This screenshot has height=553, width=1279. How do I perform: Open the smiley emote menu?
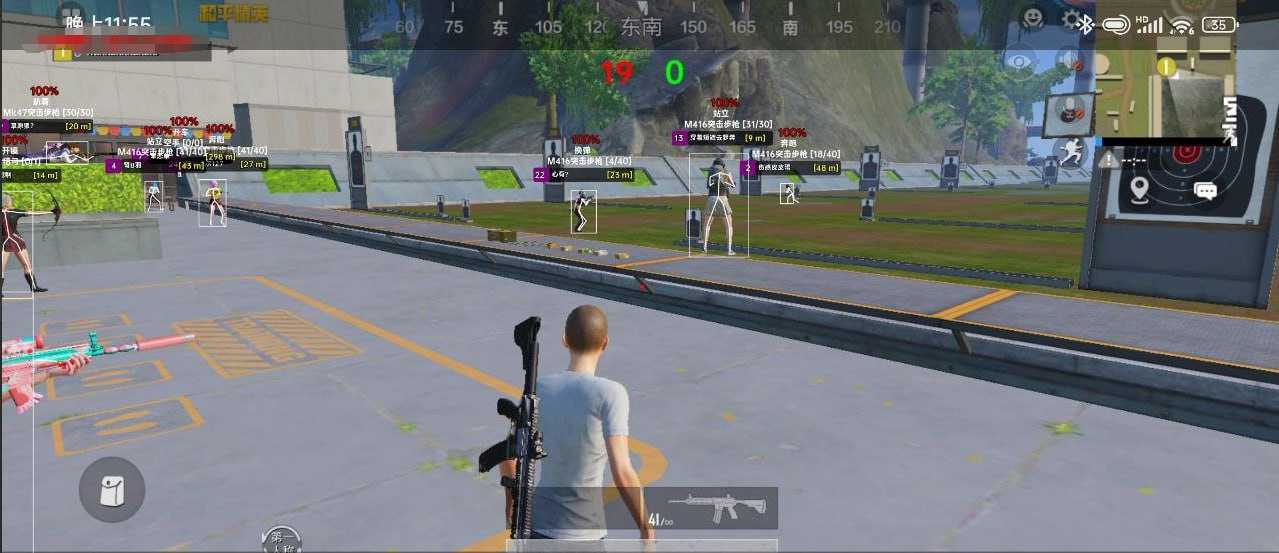(x=1033, y=18)
